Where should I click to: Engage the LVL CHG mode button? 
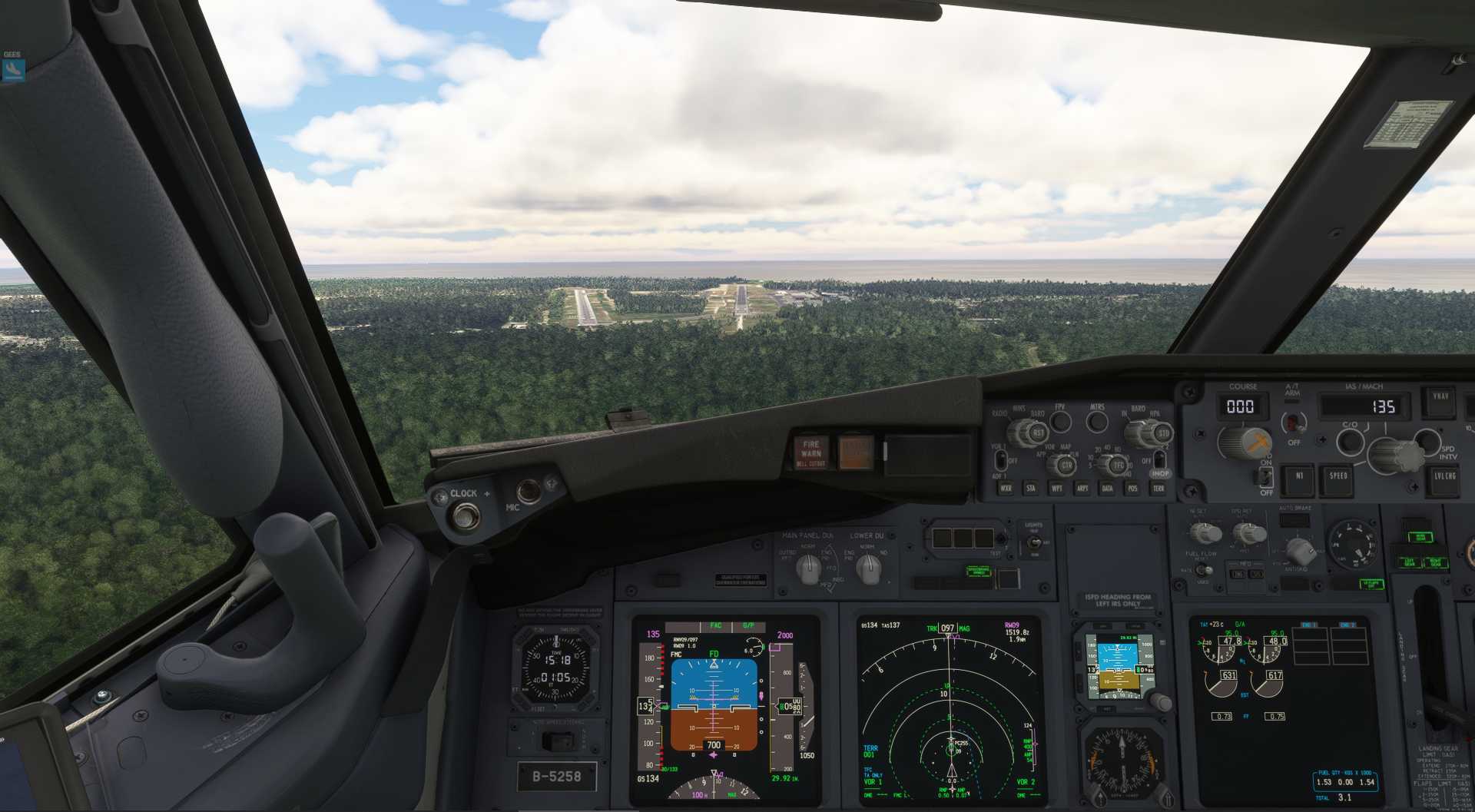tap(1444, 476)
